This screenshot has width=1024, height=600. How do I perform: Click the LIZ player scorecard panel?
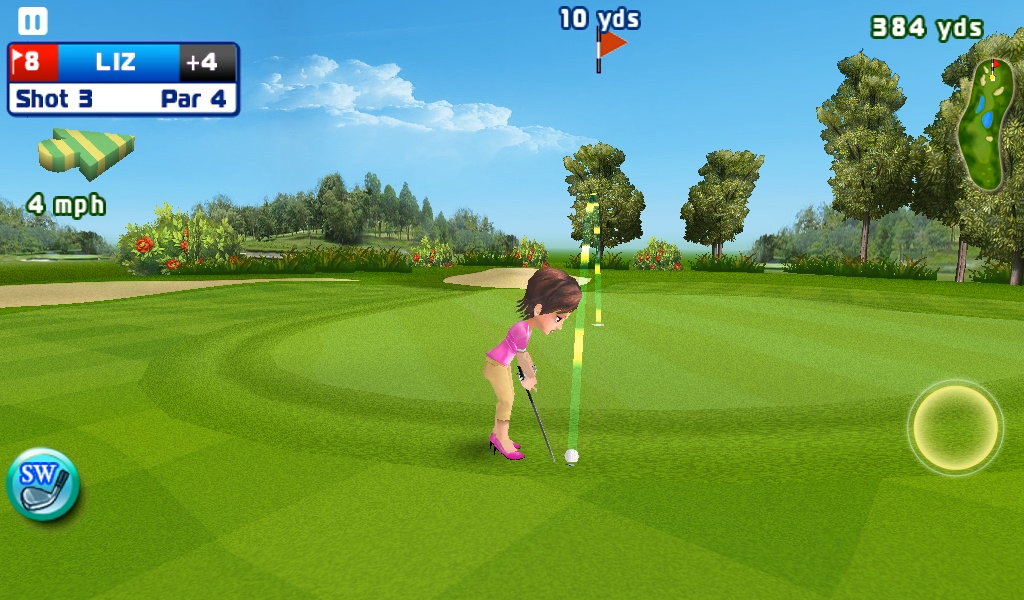[123, 79]
